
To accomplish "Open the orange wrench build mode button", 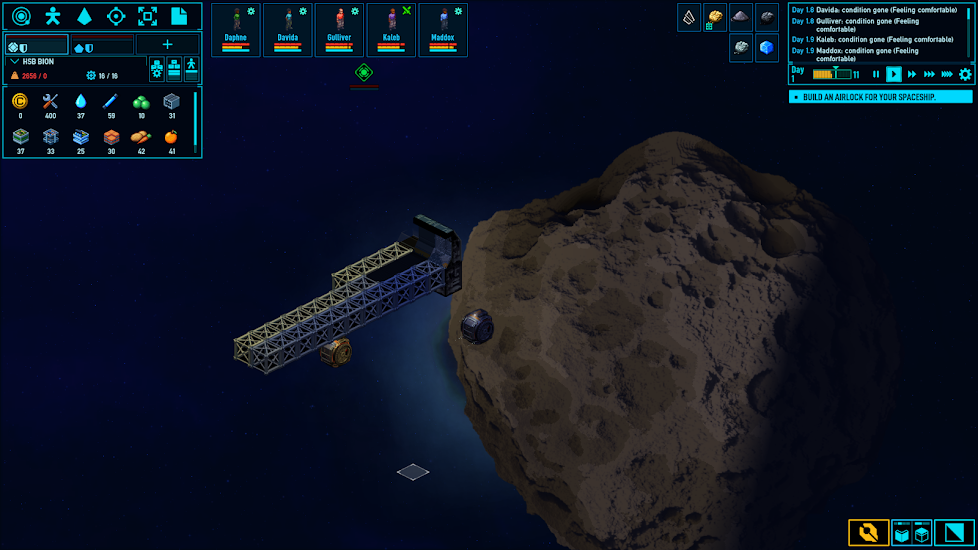I will (x=868, y=533).
